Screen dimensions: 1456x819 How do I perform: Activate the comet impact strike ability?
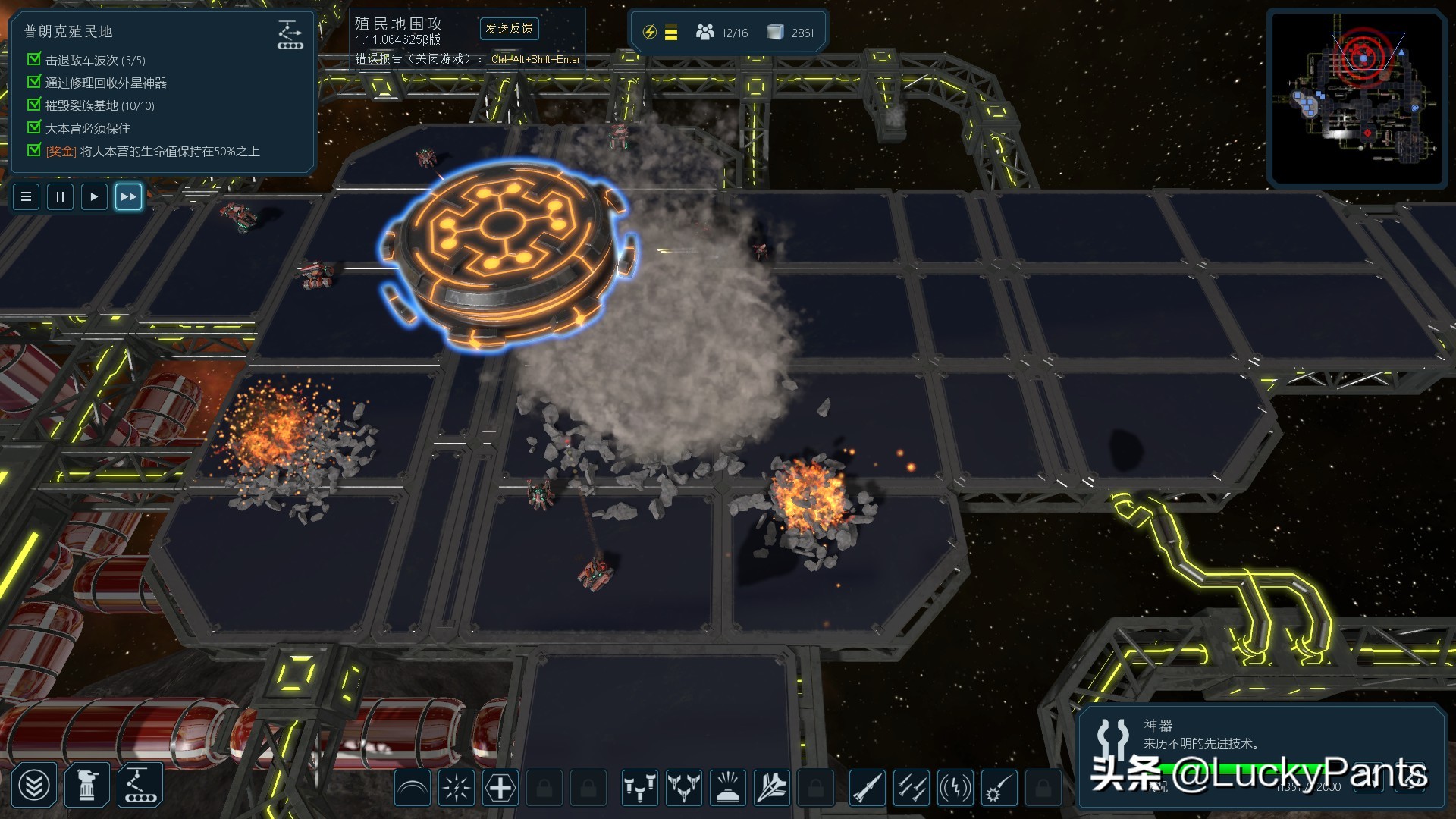(999, 789)
